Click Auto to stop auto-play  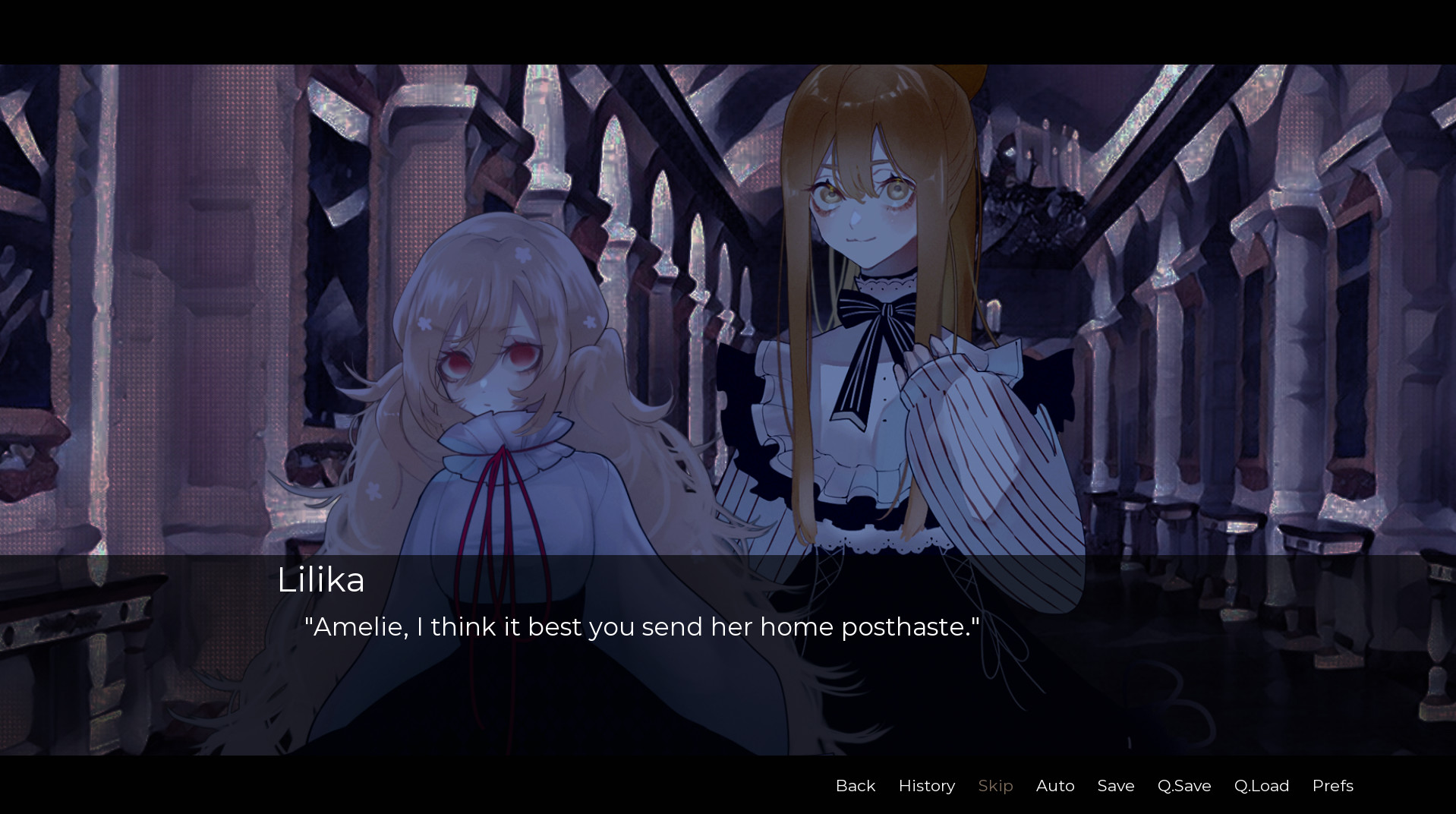click(x=1054, y=786)
